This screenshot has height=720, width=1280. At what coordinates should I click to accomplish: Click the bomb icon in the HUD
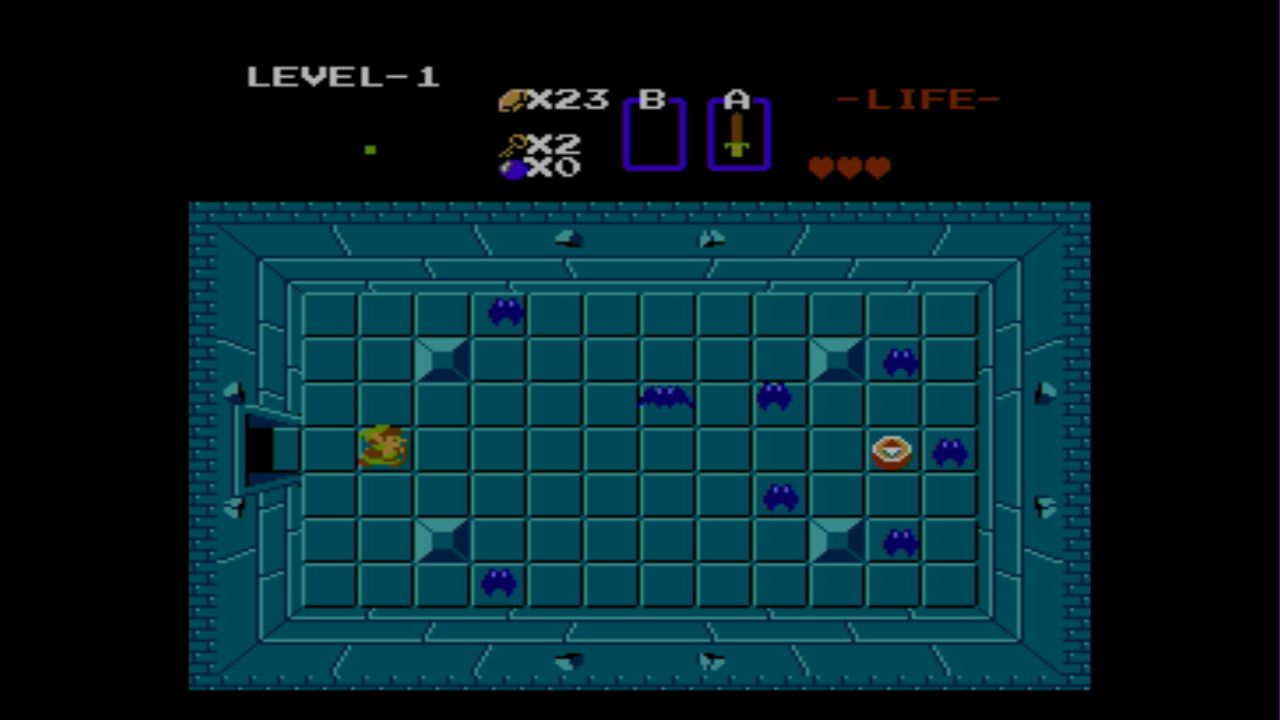coord(514,169)
